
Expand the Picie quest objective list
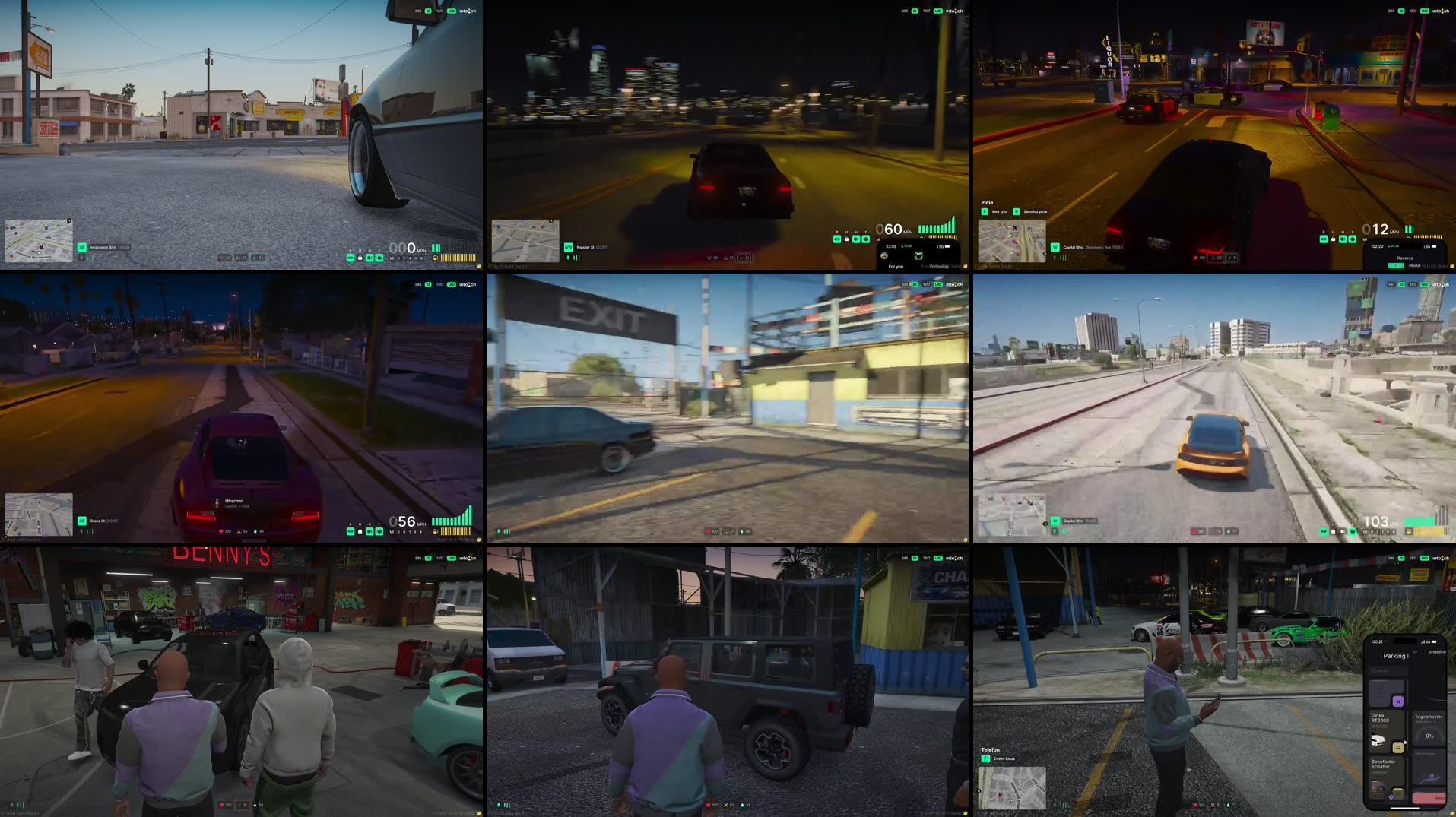(987, 203)
